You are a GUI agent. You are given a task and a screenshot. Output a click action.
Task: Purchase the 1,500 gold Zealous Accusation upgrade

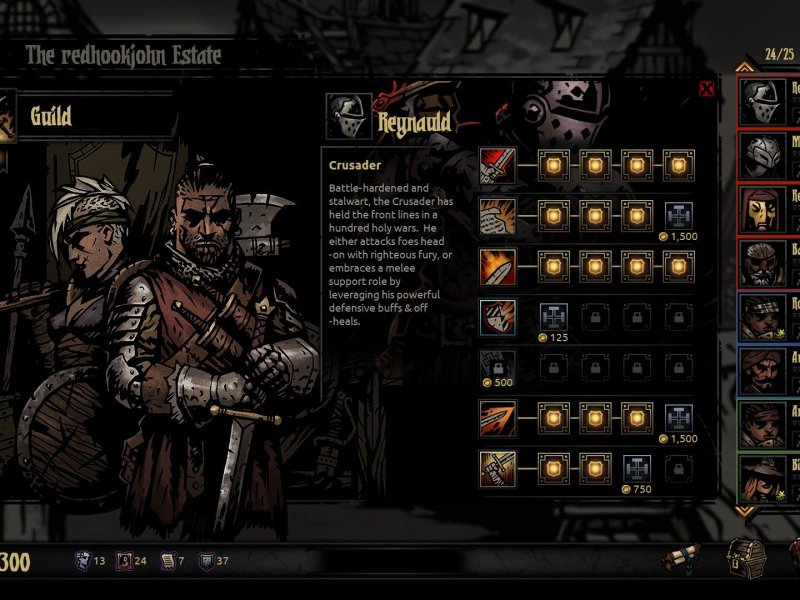(679, 213)
